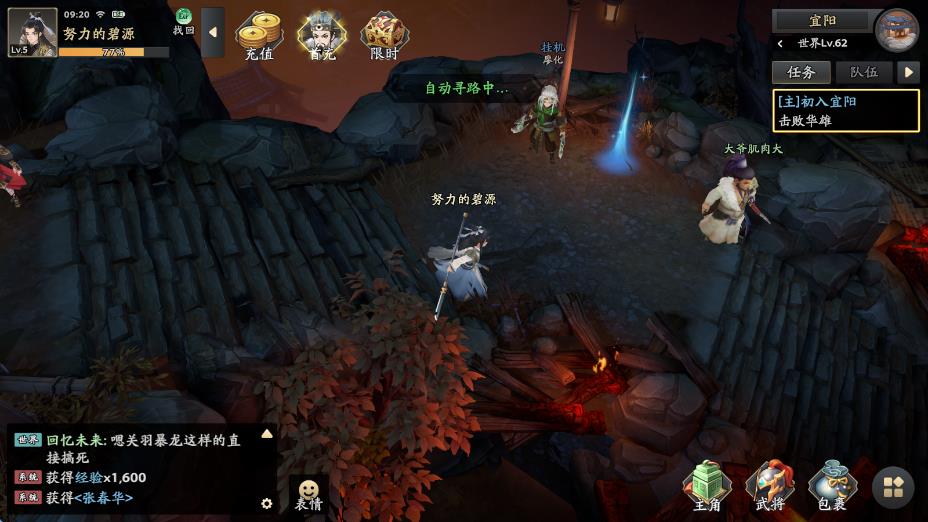Open chat settings via the gear icon
Screen dimensions: 928x522
[x=267, y=503]
